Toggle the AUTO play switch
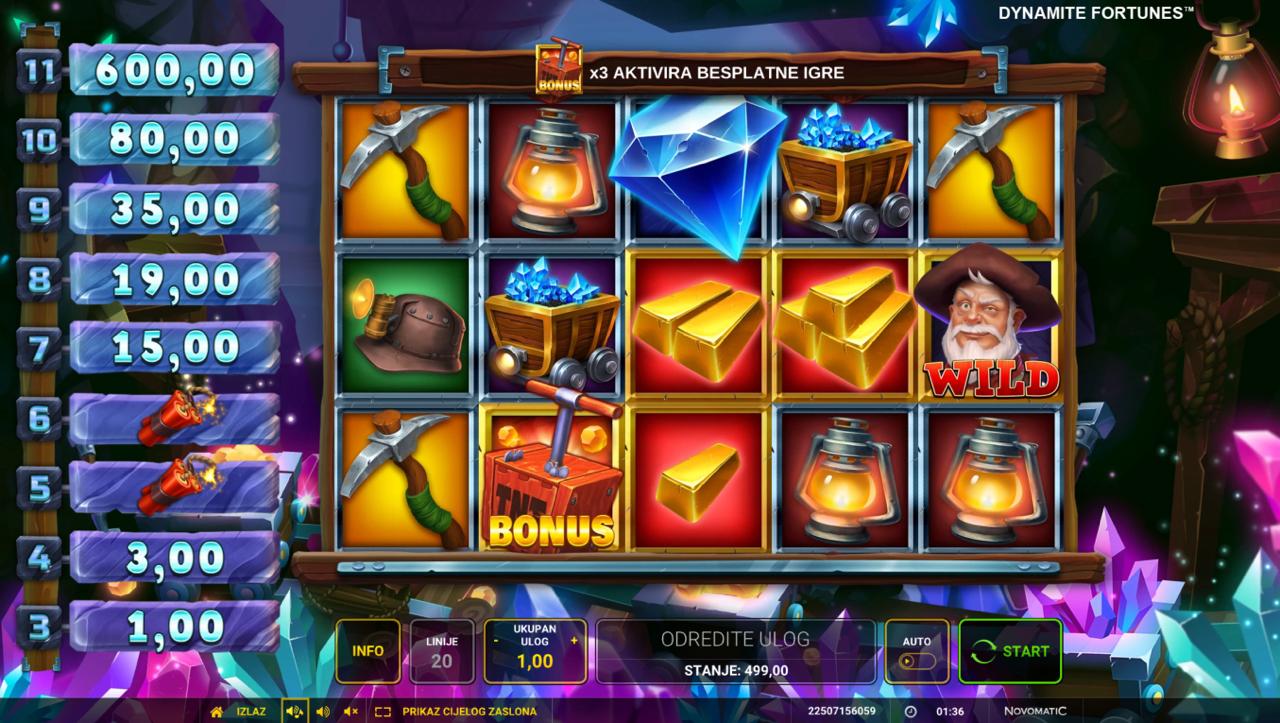Screen dimensions: 1280x723 coord(916,660)
